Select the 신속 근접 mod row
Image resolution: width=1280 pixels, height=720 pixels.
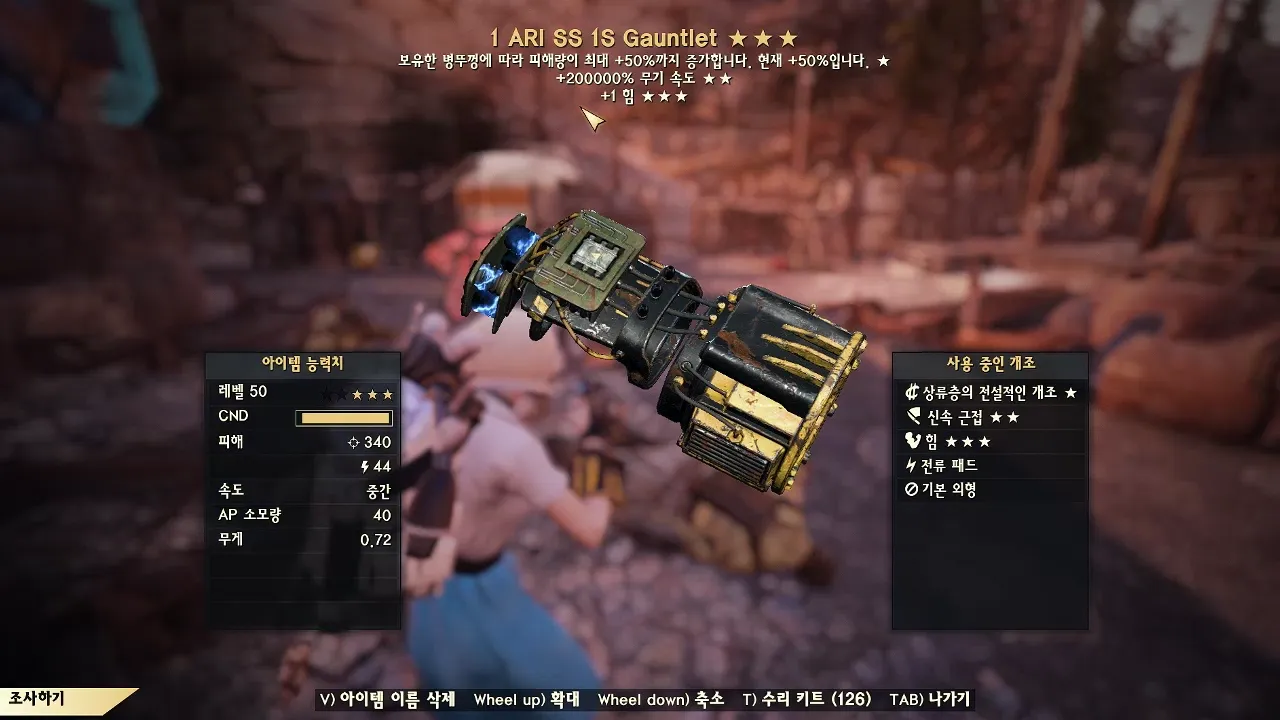click(990, 417)
